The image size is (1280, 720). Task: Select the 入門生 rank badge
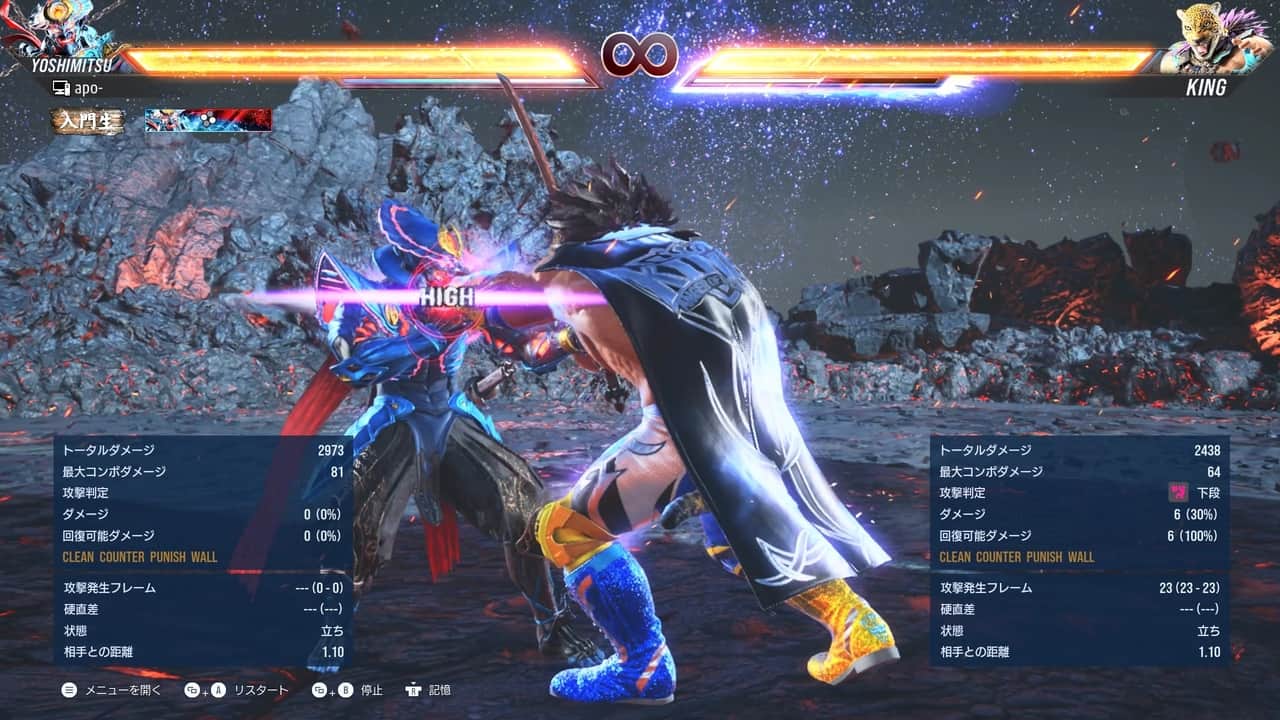click(x=89, y=121)
